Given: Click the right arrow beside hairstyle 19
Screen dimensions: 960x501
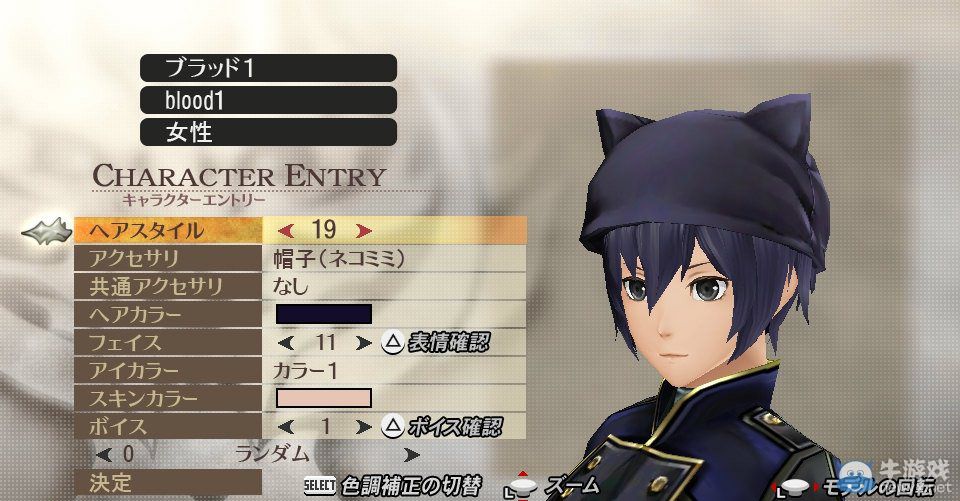Looking at the screenshot, I should (x=363, y=230).
